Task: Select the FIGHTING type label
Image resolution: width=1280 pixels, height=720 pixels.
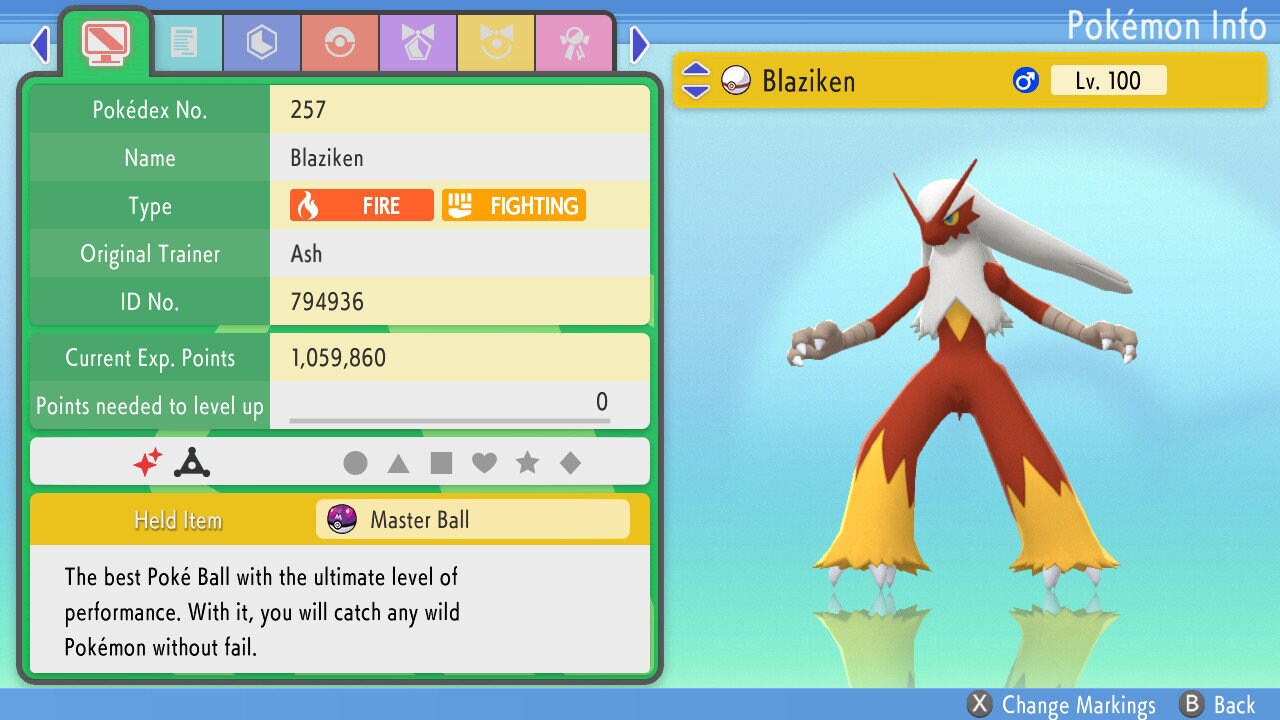Action: point(513,205)
